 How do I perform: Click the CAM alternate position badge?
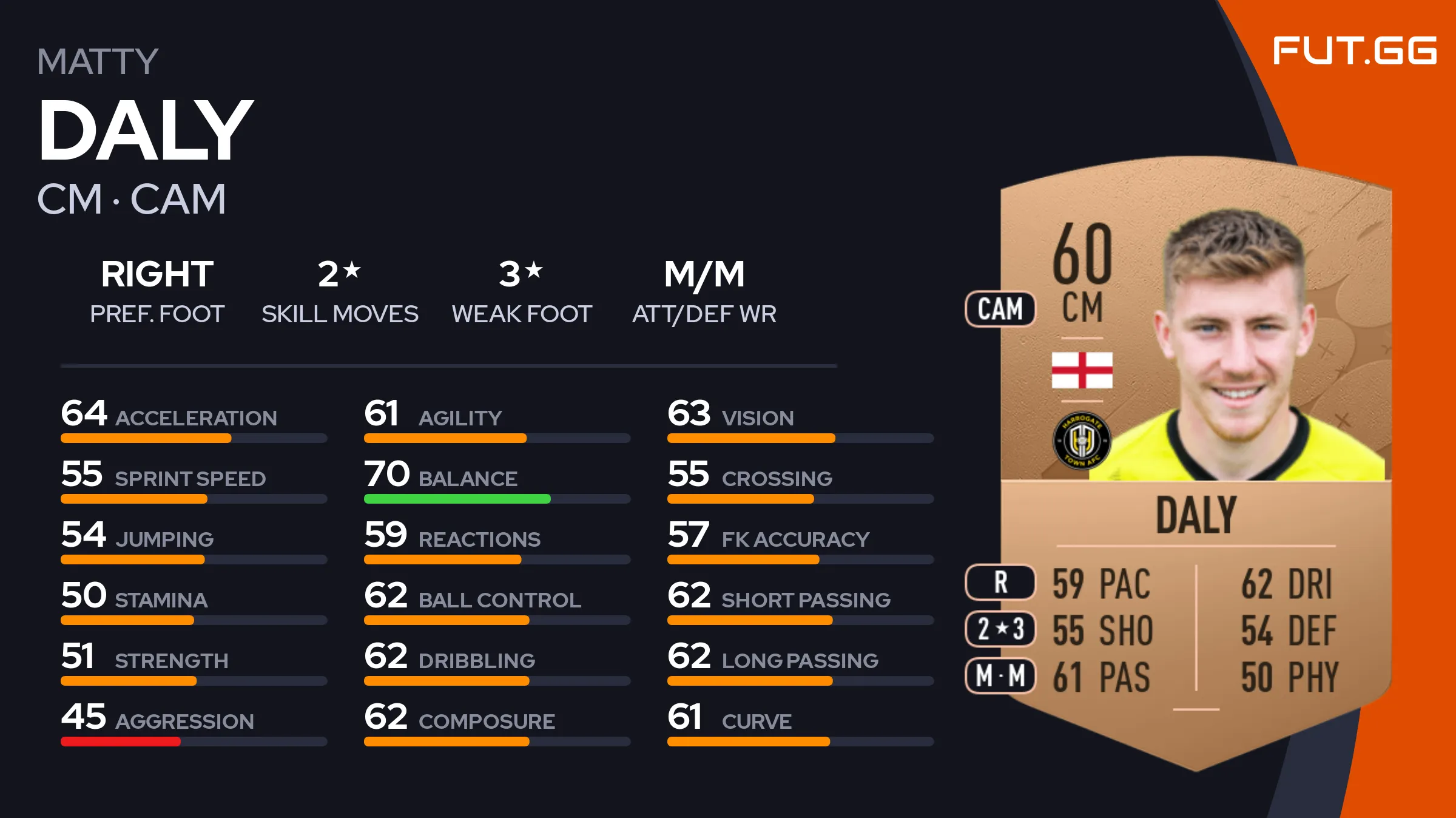[1000, 309]
